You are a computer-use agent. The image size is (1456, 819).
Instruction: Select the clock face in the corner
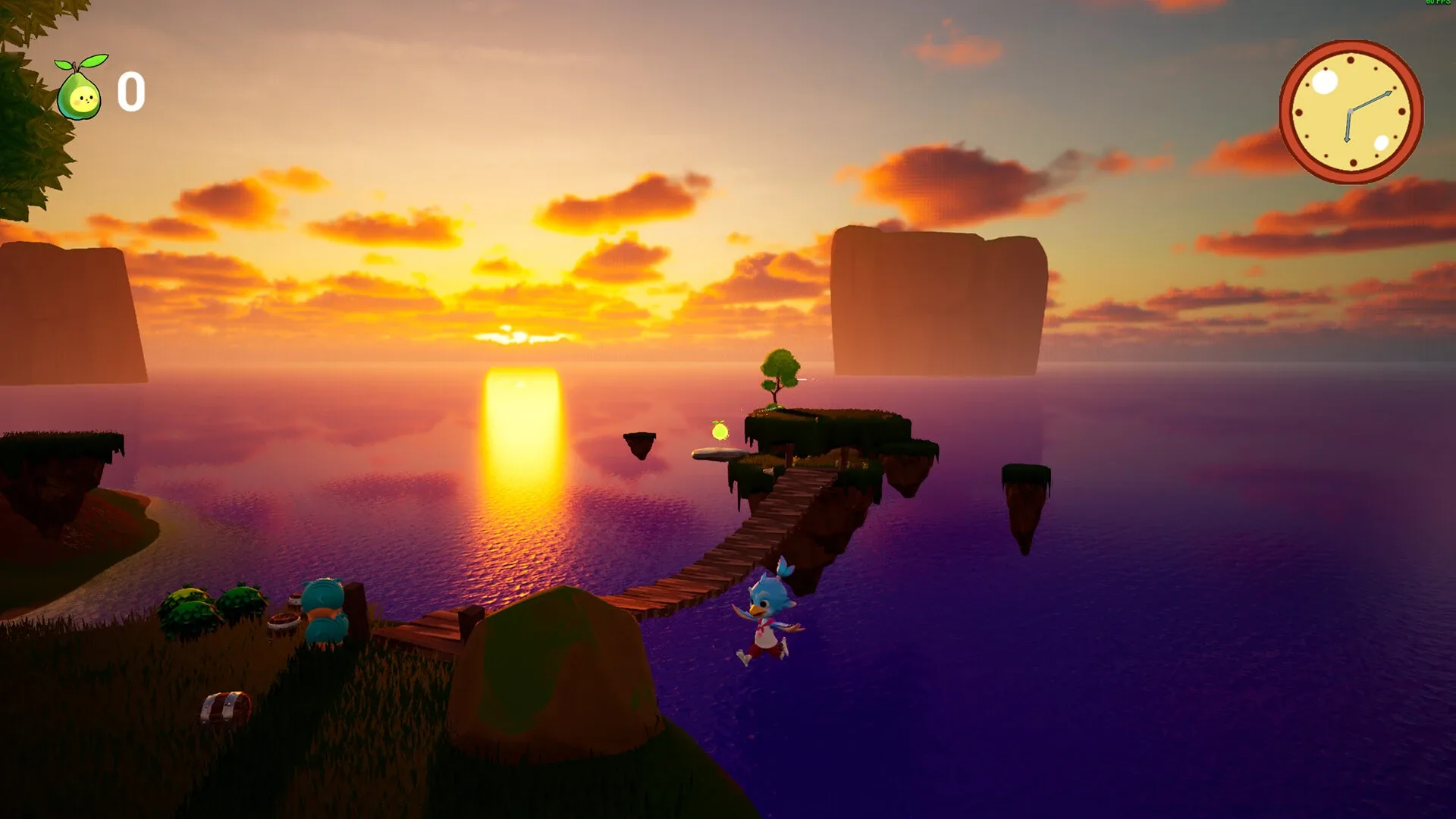(x=1351, y=111)
